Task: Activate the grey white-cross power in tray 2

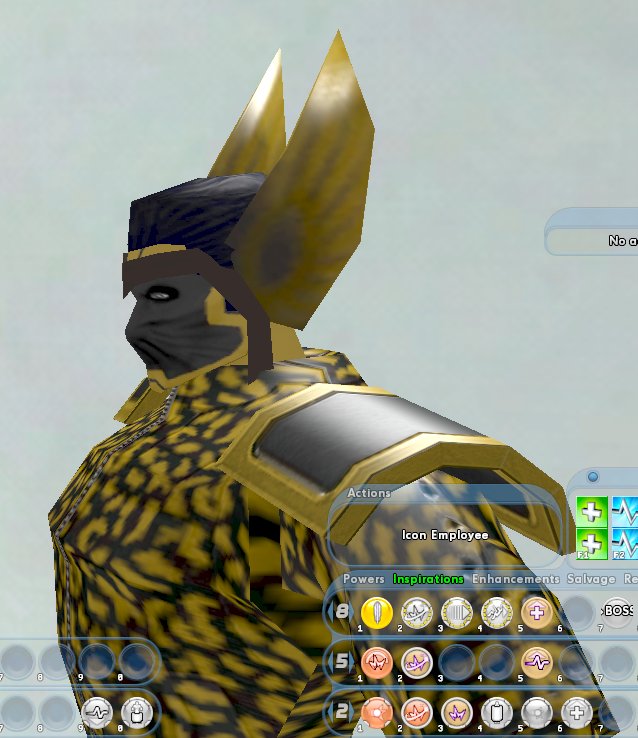Action: [x=576, y=711]
